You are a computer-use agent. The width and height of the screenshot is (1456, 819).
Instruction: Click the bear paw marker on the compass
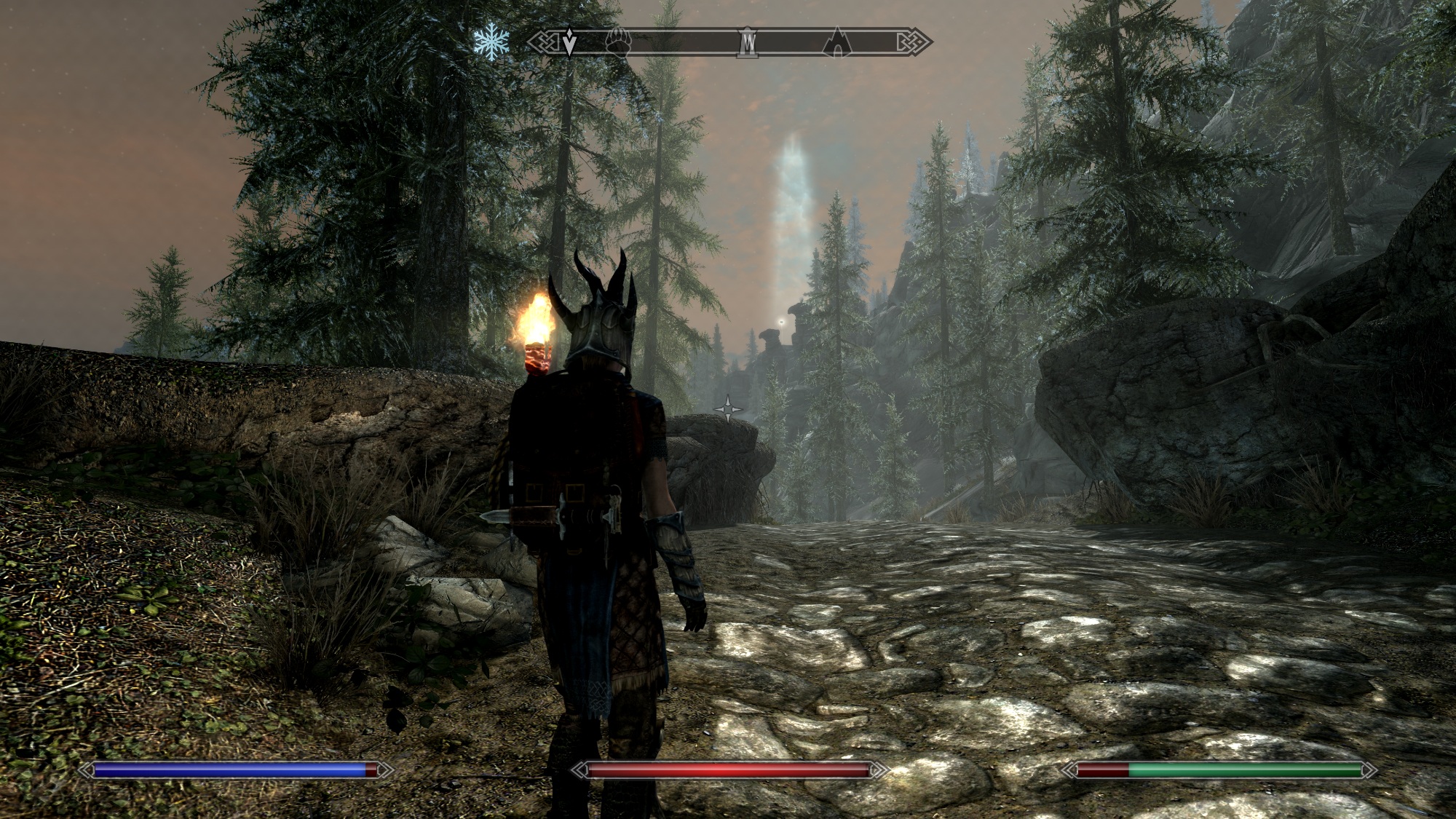pyautogui.click(x=617, y=44)
